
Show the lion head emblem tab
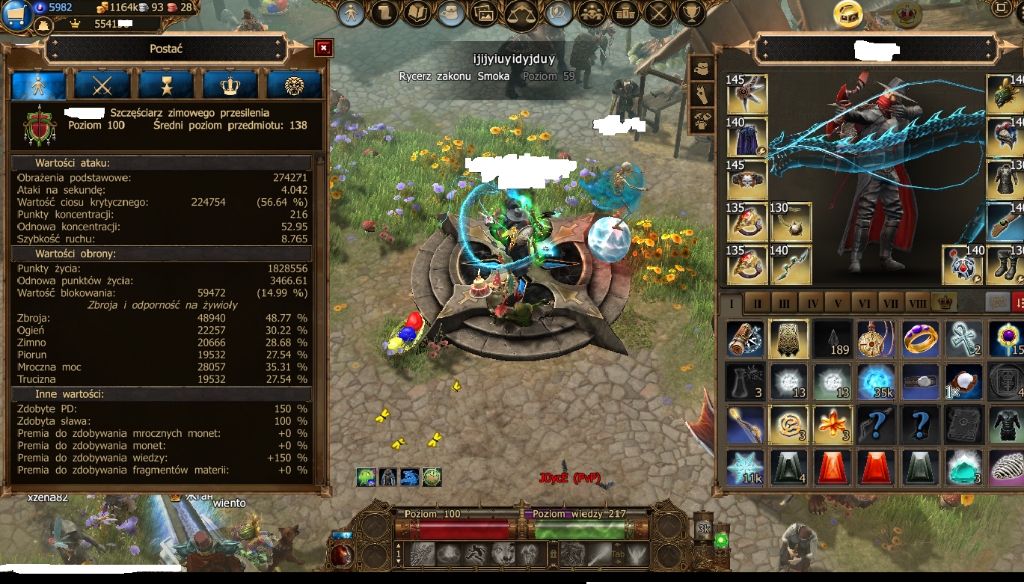(x=294, y=85)
